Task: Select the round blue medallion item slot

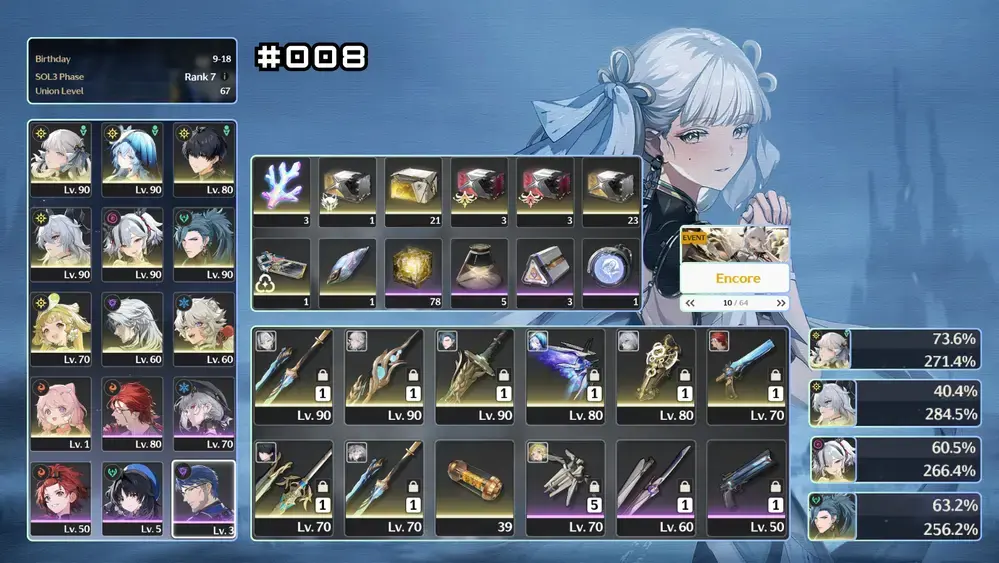Action: 609,271
